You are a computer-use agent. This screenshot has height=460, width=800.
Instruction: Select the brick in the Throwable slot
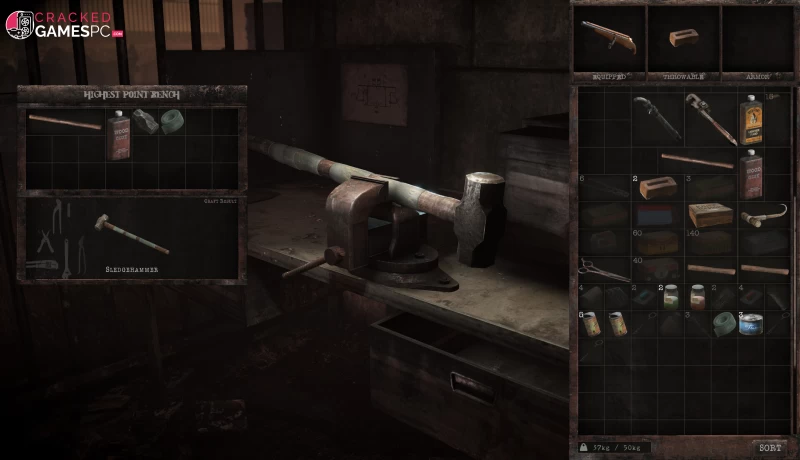[683, 38]
